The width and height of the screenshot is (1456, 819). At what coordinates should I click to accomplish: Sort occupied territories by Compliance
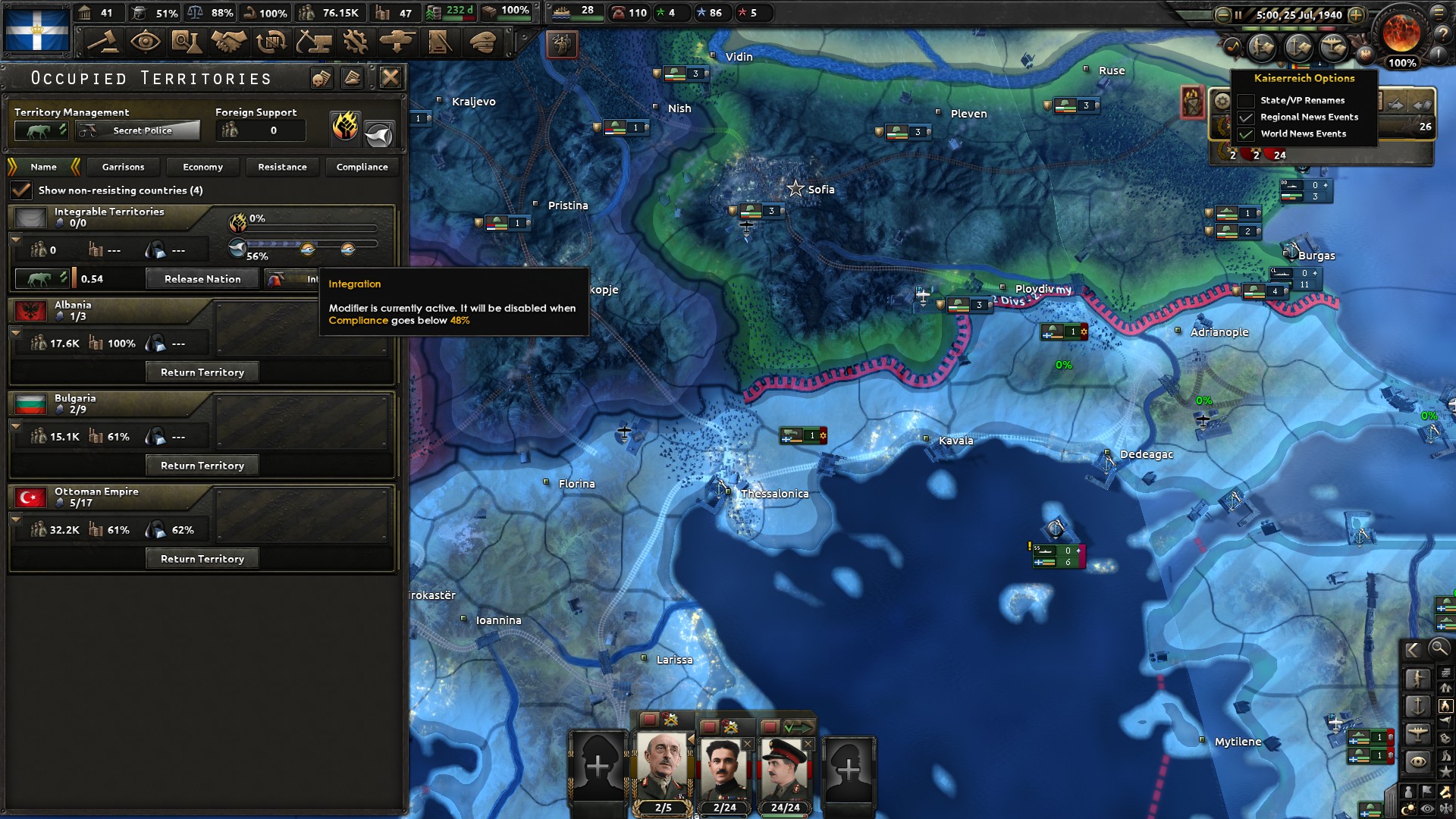[x=362, y=167]
